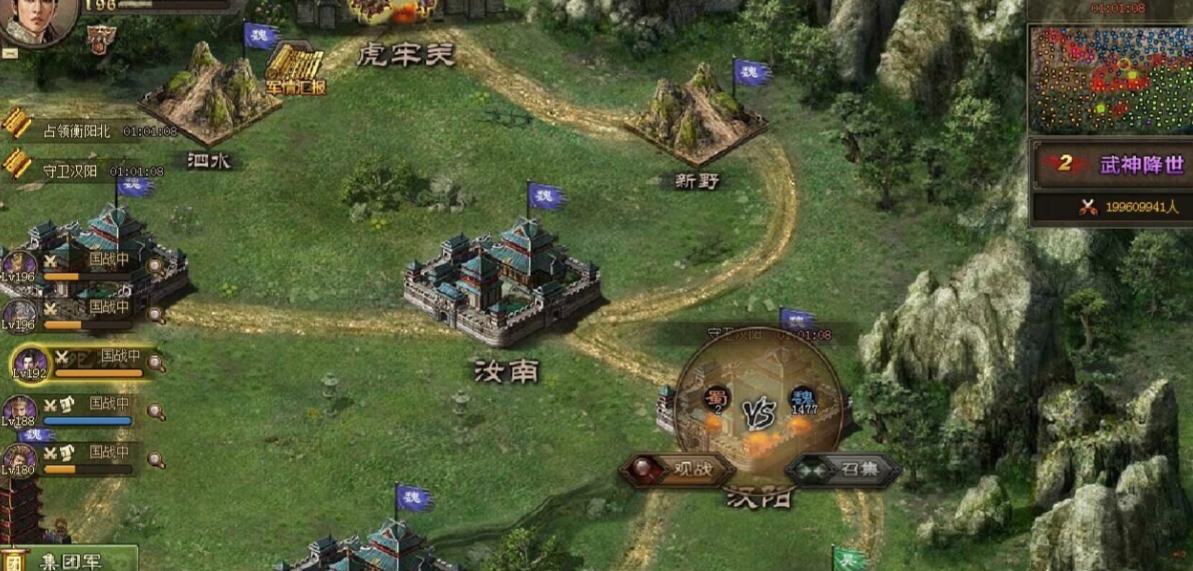The image size is (1193, 571).
Task: Choose the Lv188 general portrait
Action: click(x=19, y=411)
